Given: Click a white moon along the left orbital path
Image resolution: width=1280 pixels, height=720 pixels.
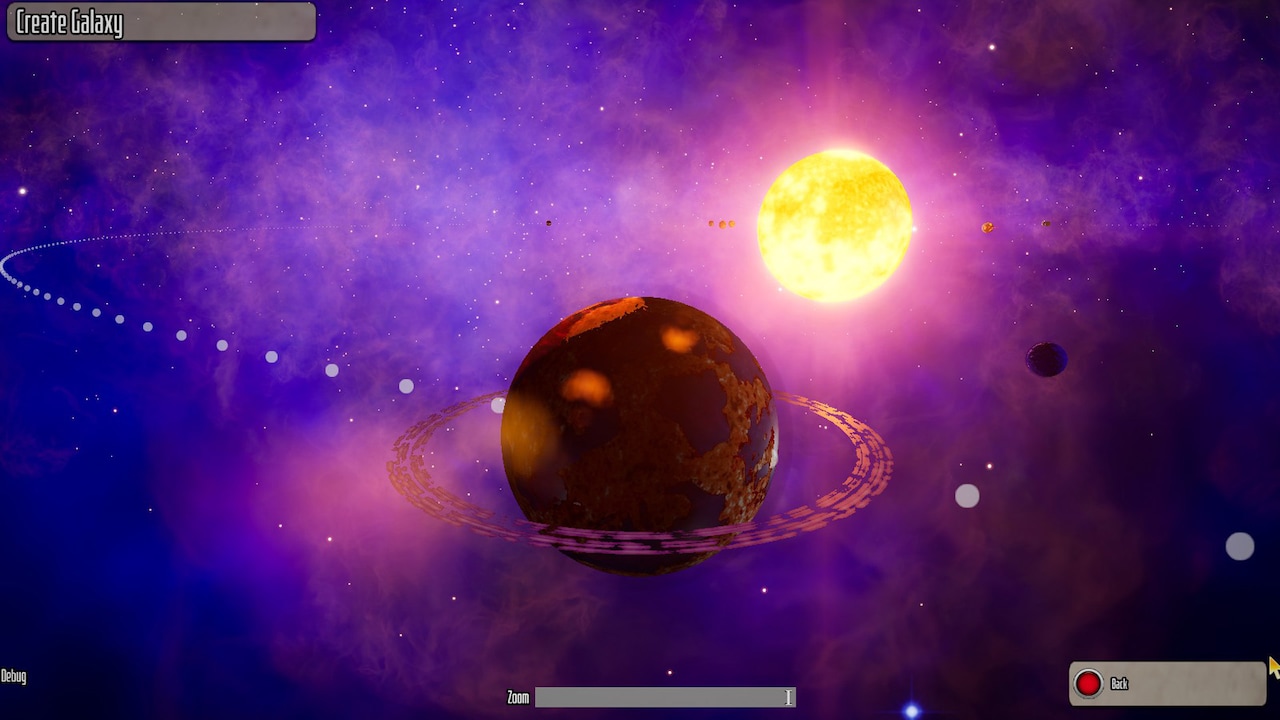Looking at the screenshot, I should coord(330,370).
